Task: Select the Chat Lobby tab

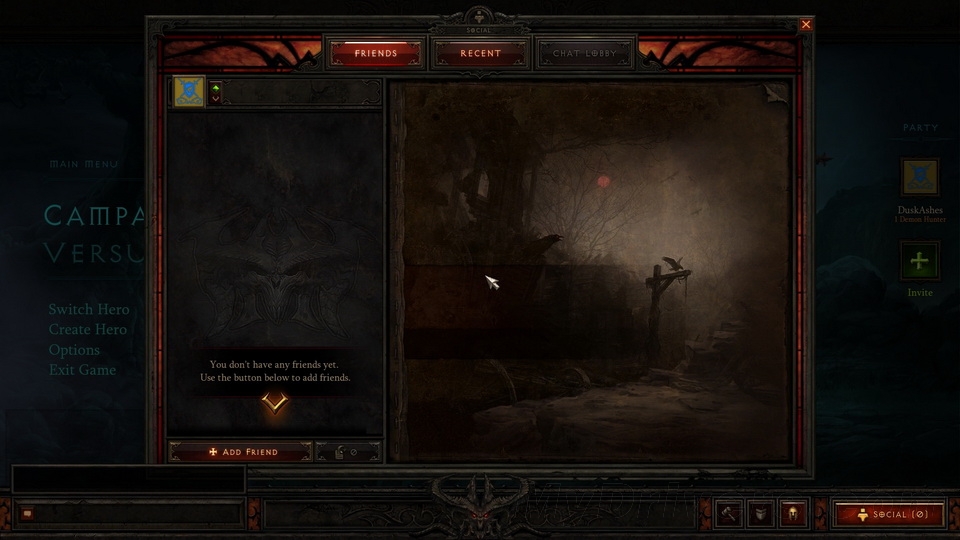Action: [x=586, y=53]
